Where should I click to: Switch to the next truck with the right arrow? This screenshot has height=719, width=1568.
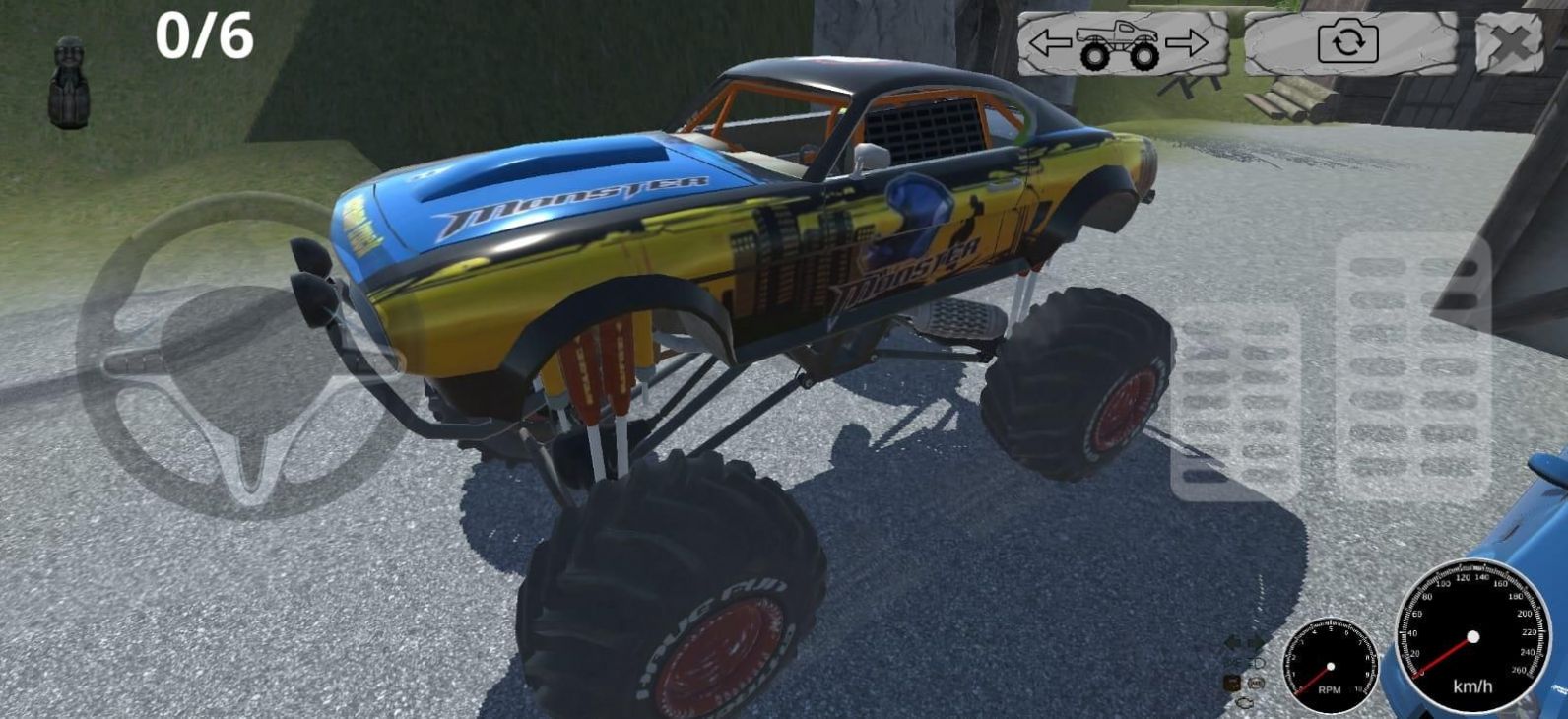[1187, 42]
